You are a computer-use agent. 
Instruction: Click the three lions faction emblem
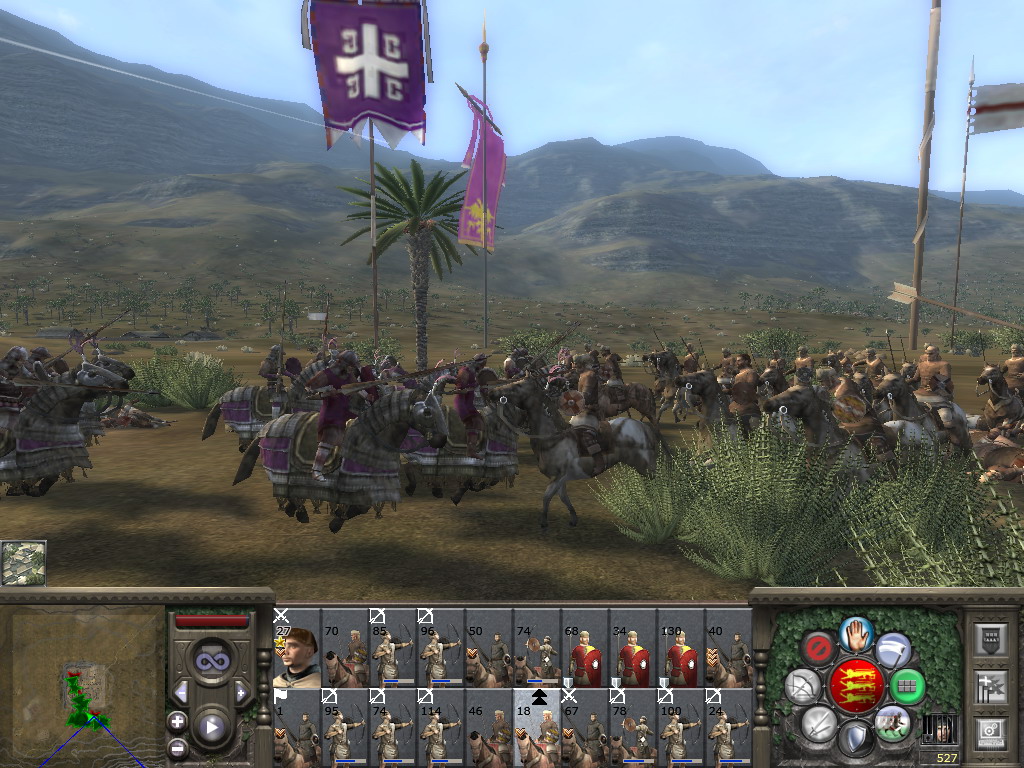tap(855, 686)
